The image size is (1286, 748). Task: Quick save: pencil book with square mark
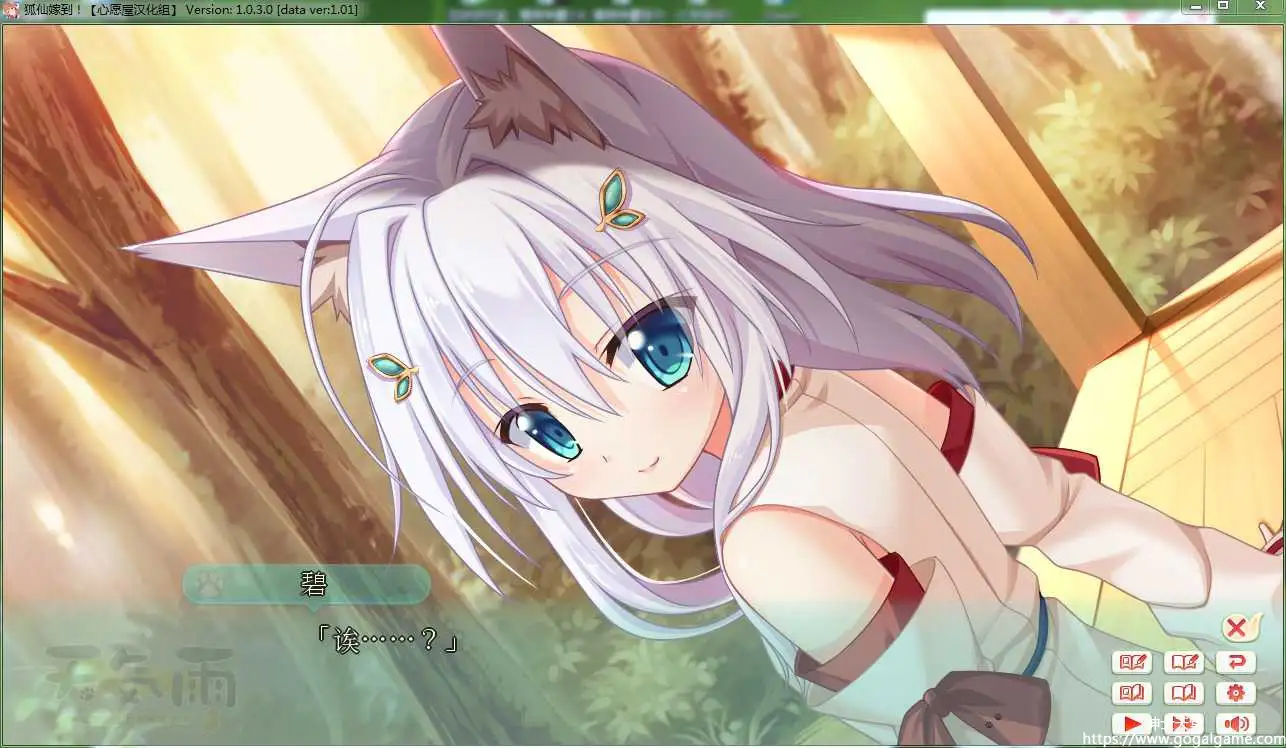click(1132, 662)
